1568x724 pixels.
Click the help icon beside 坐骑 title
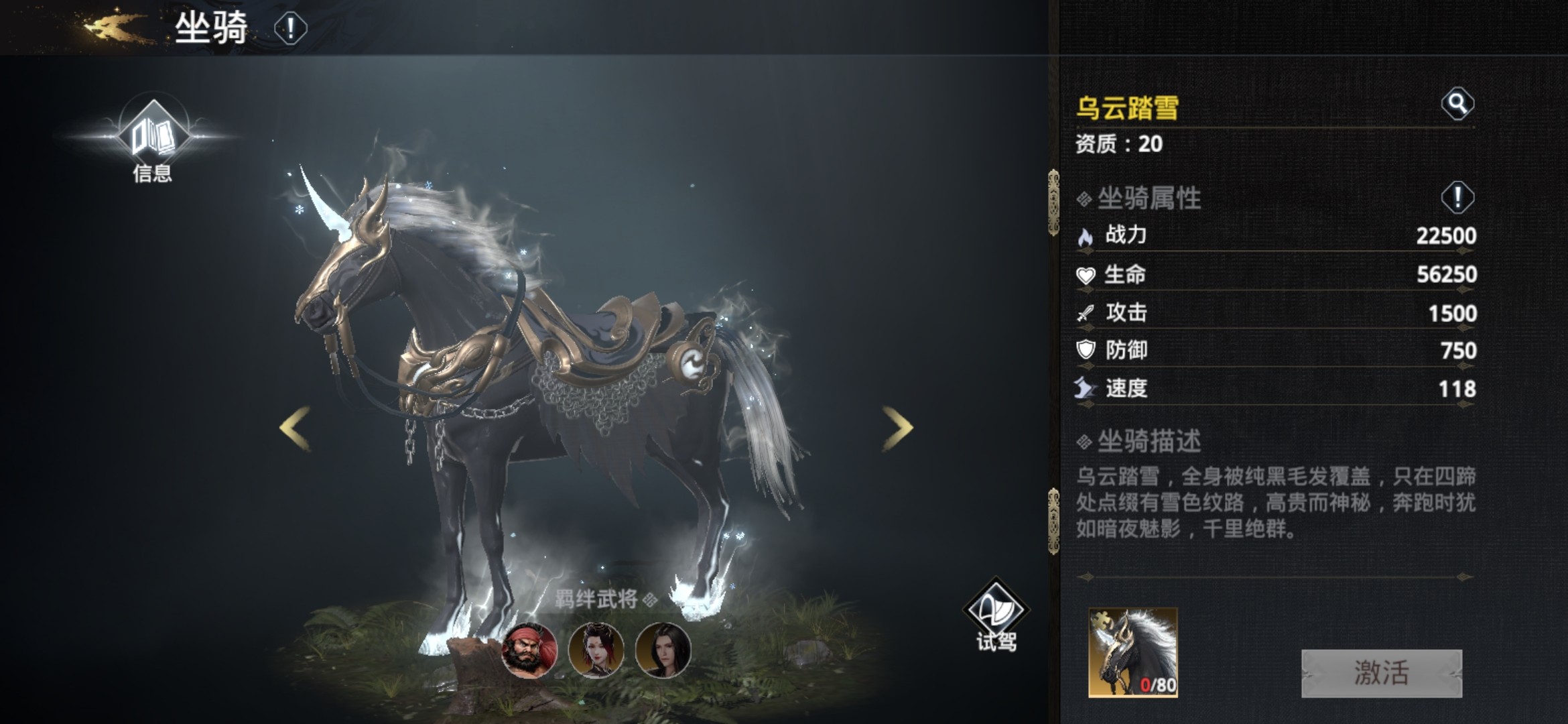tap(290, 29)
